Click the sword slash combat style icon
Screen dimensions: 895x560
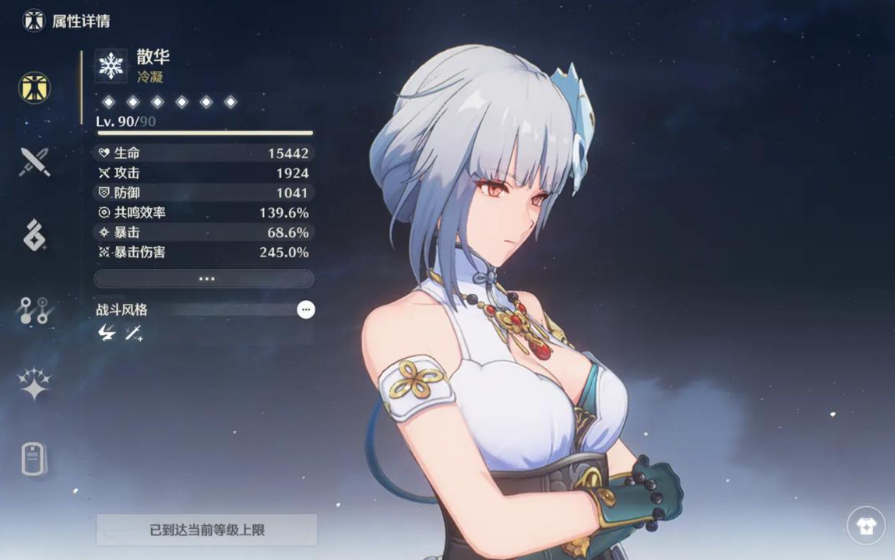134,334
